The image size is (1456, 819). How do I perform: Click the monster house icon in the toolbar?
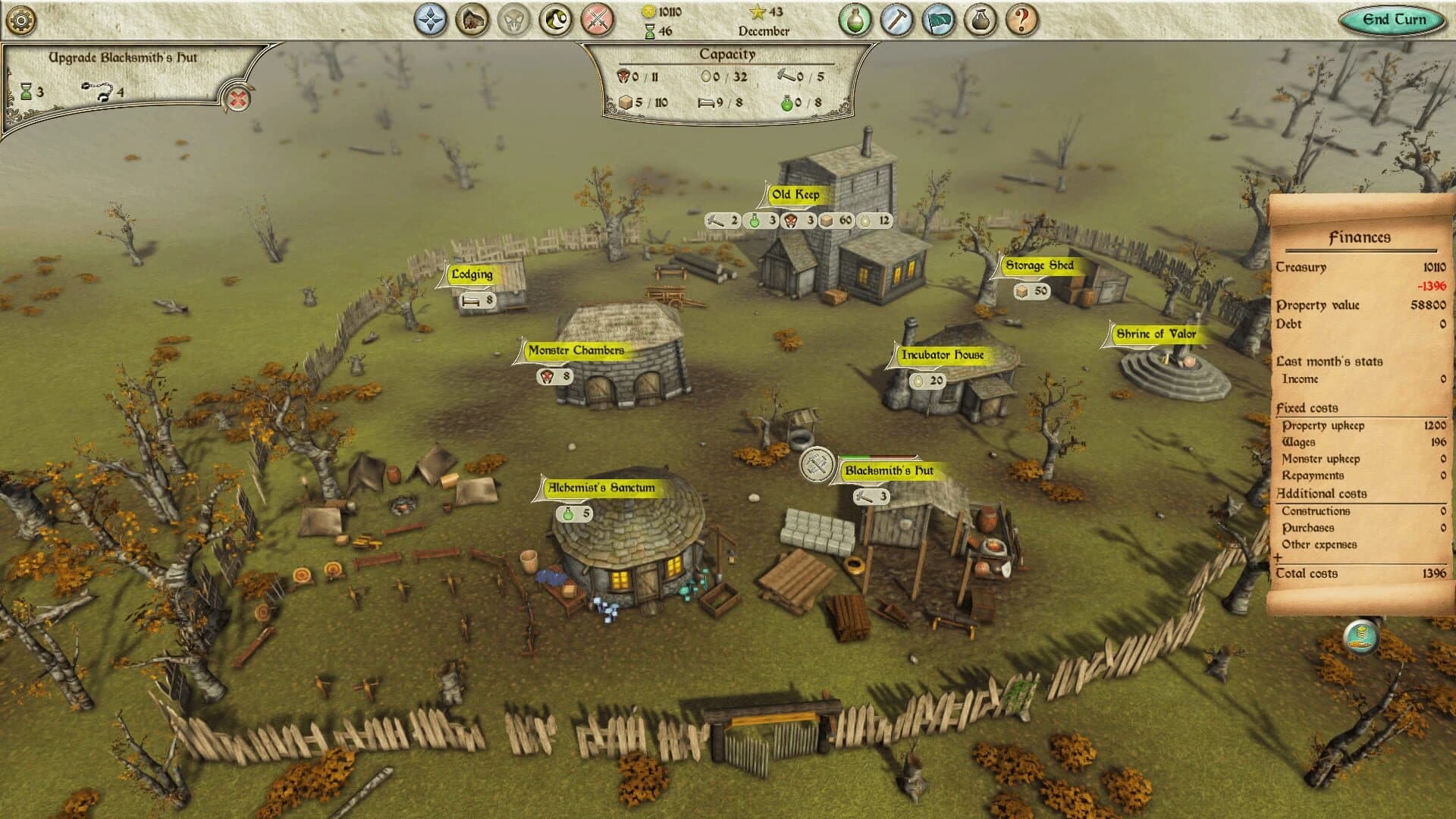click(469, 20)
